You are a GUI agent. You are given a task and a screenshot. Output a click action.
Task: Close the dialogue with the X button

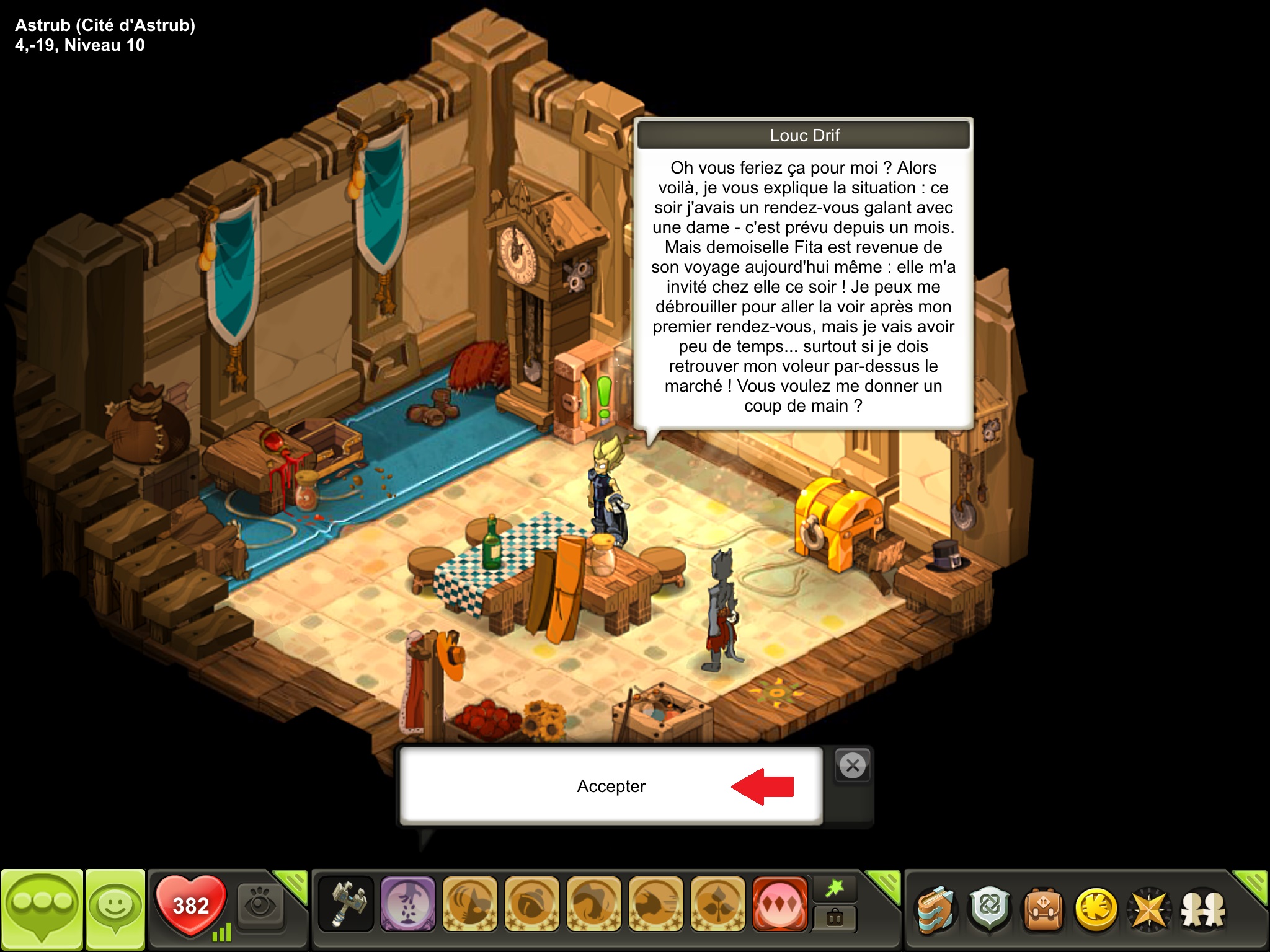(x=853, y=766)
